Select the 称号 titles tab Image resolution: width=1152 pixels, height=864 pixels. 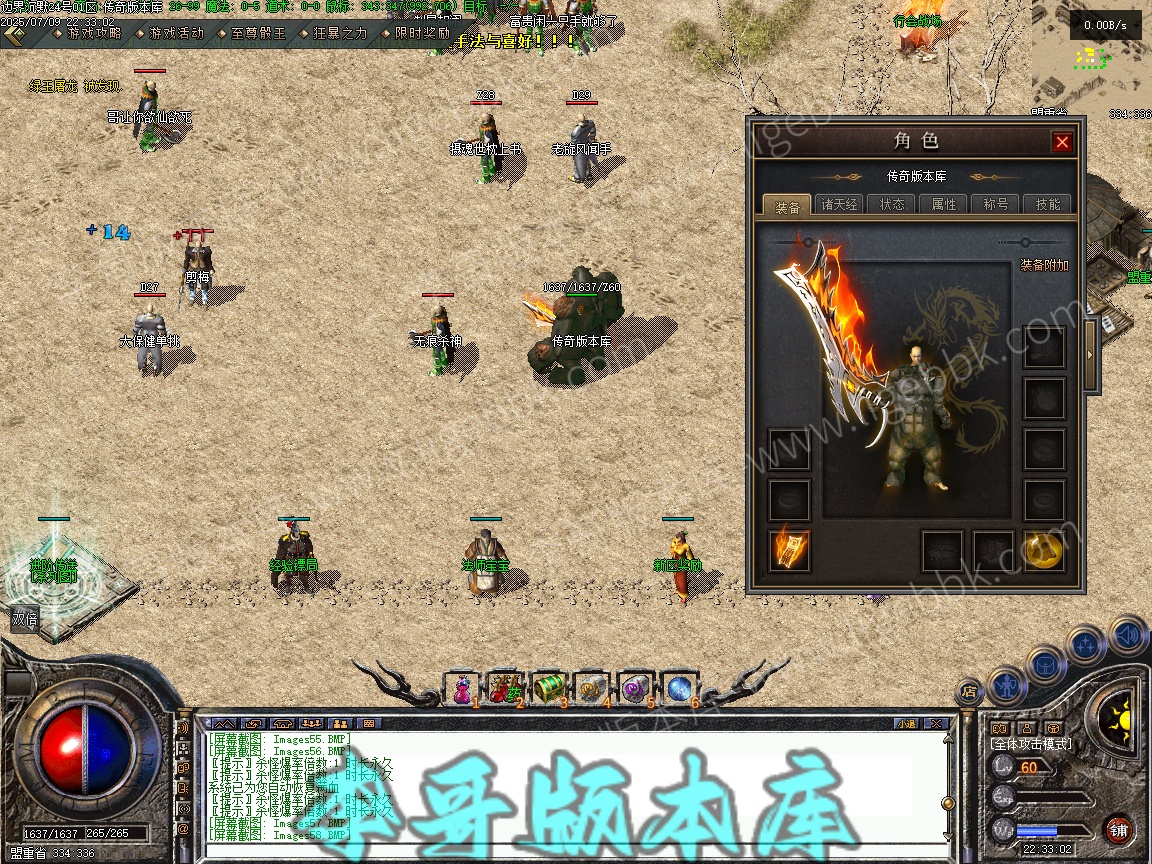[x=996, y=204]
